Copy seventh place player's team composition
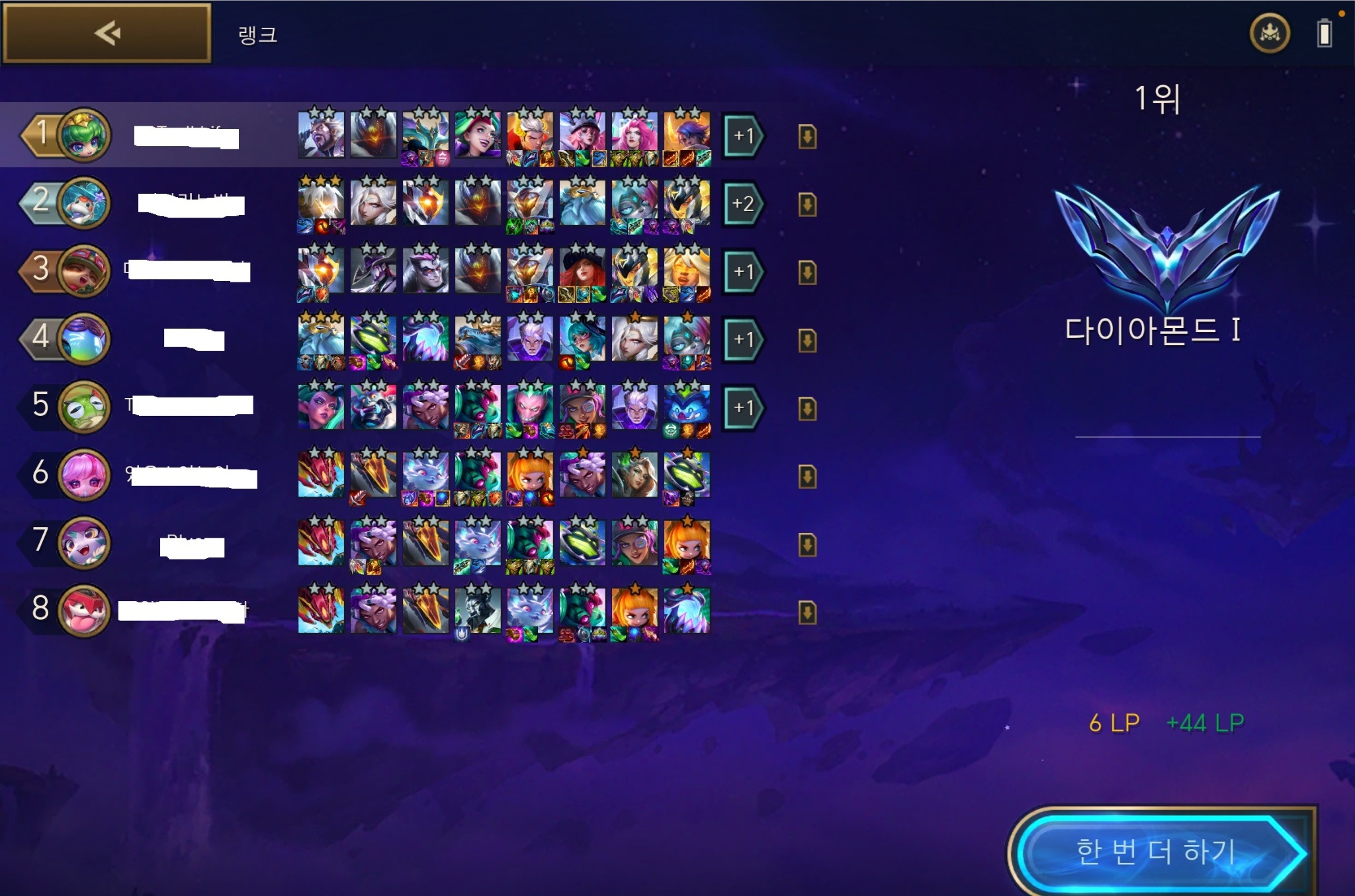Viewport: 1355px width, 896px height. pyautogui.click(x=807, y=544)
